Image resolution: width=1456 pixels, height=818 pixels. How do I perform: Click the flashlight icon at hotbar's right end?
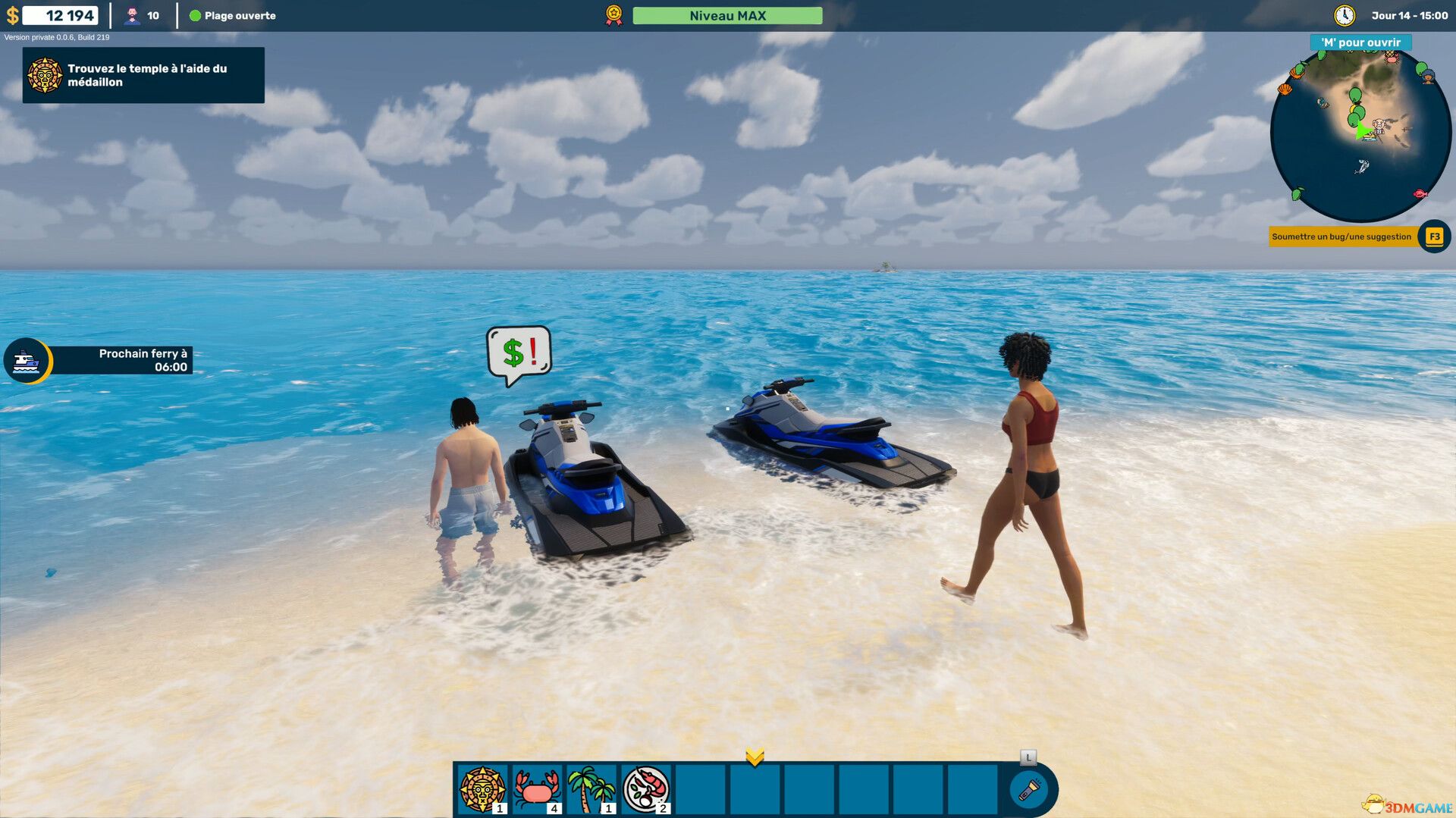pyautogui.click(x=1029, y=789)
